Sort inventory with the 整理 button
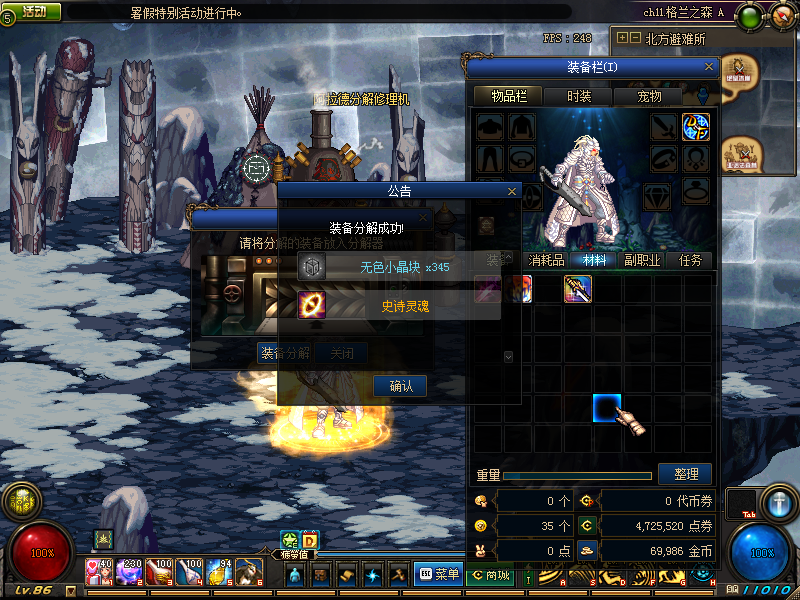This screenshot has width=800, height=600. (685, 474)
